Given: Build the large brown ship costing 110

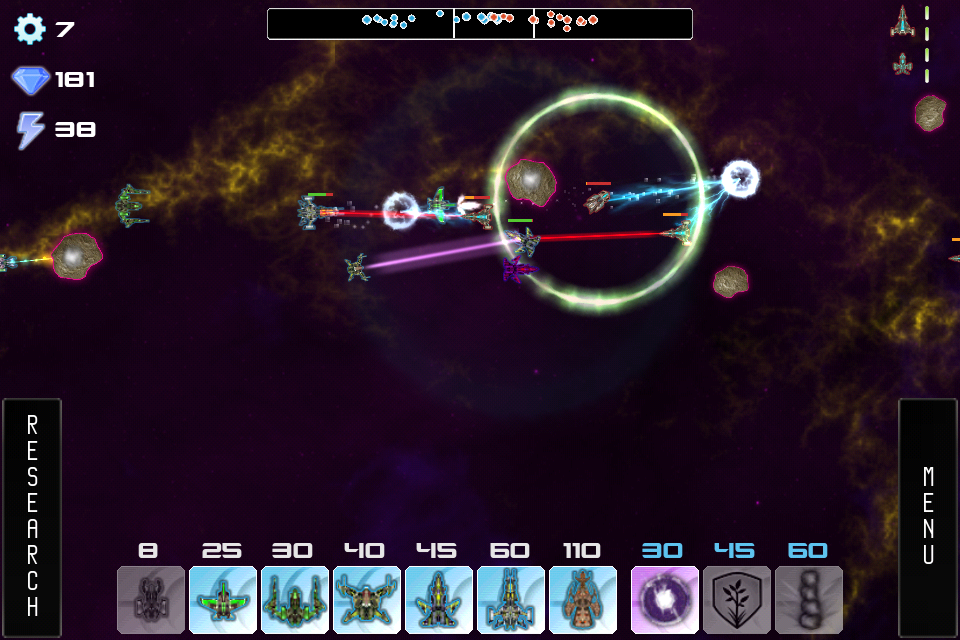Looking at the screenshot, I should point(583,600).
